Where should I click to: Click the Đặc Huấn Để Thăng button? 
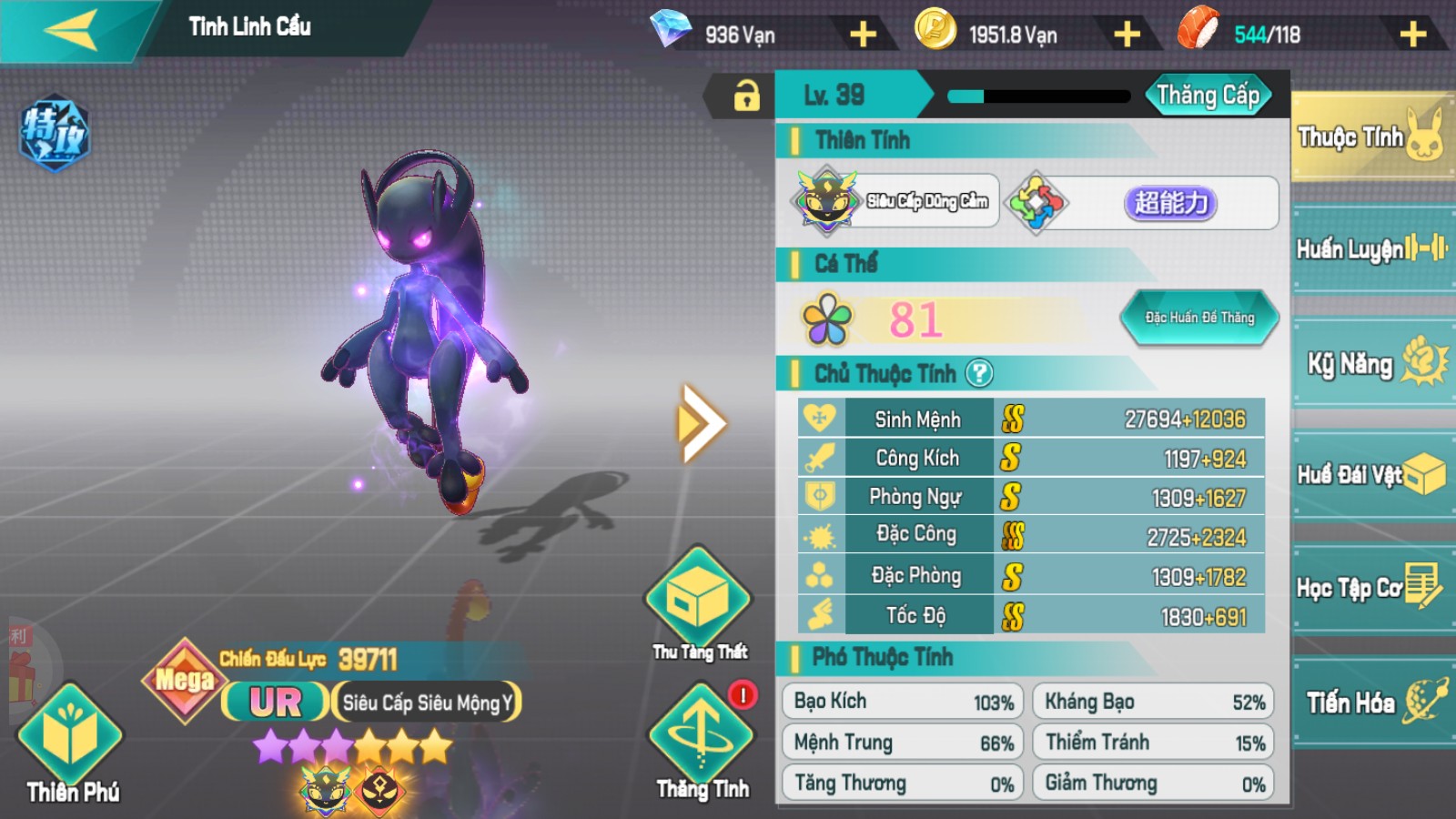click(x=1198, y=318)
